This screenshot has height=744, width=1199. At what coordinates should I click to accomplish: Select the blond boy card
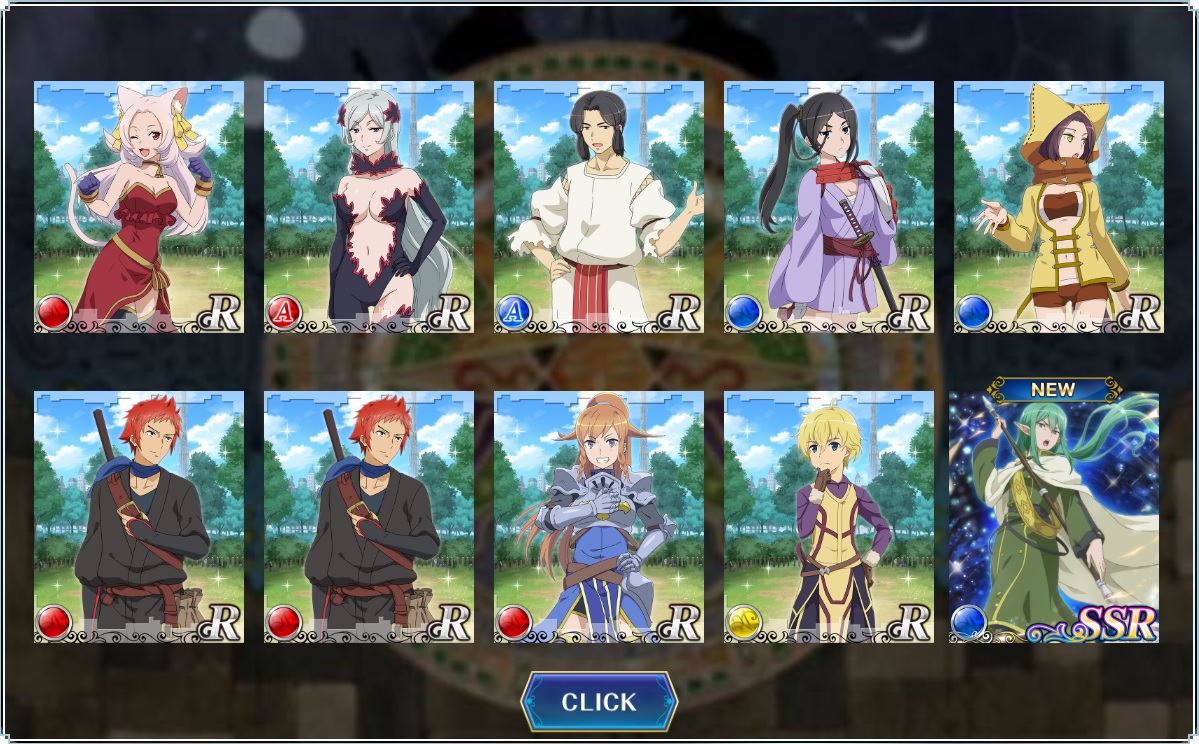(x=829, y=517)
